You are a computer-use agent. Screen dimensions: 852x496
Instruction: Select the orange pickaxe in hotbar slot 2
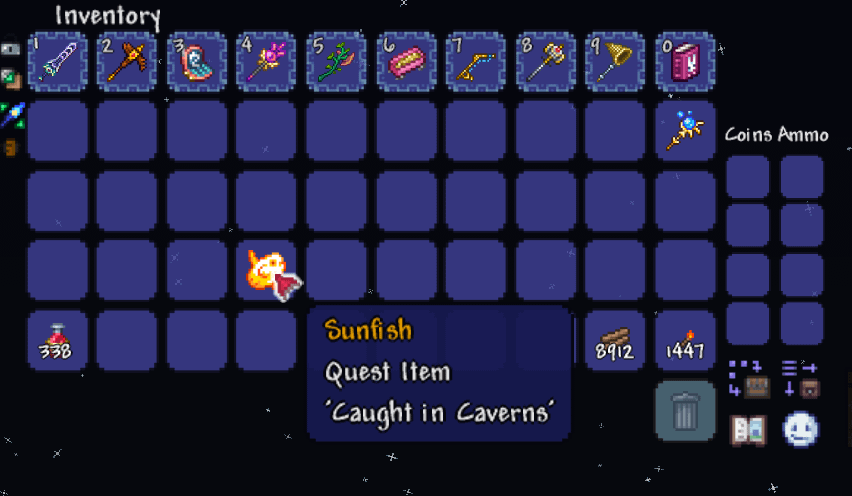tap(127, 61)
